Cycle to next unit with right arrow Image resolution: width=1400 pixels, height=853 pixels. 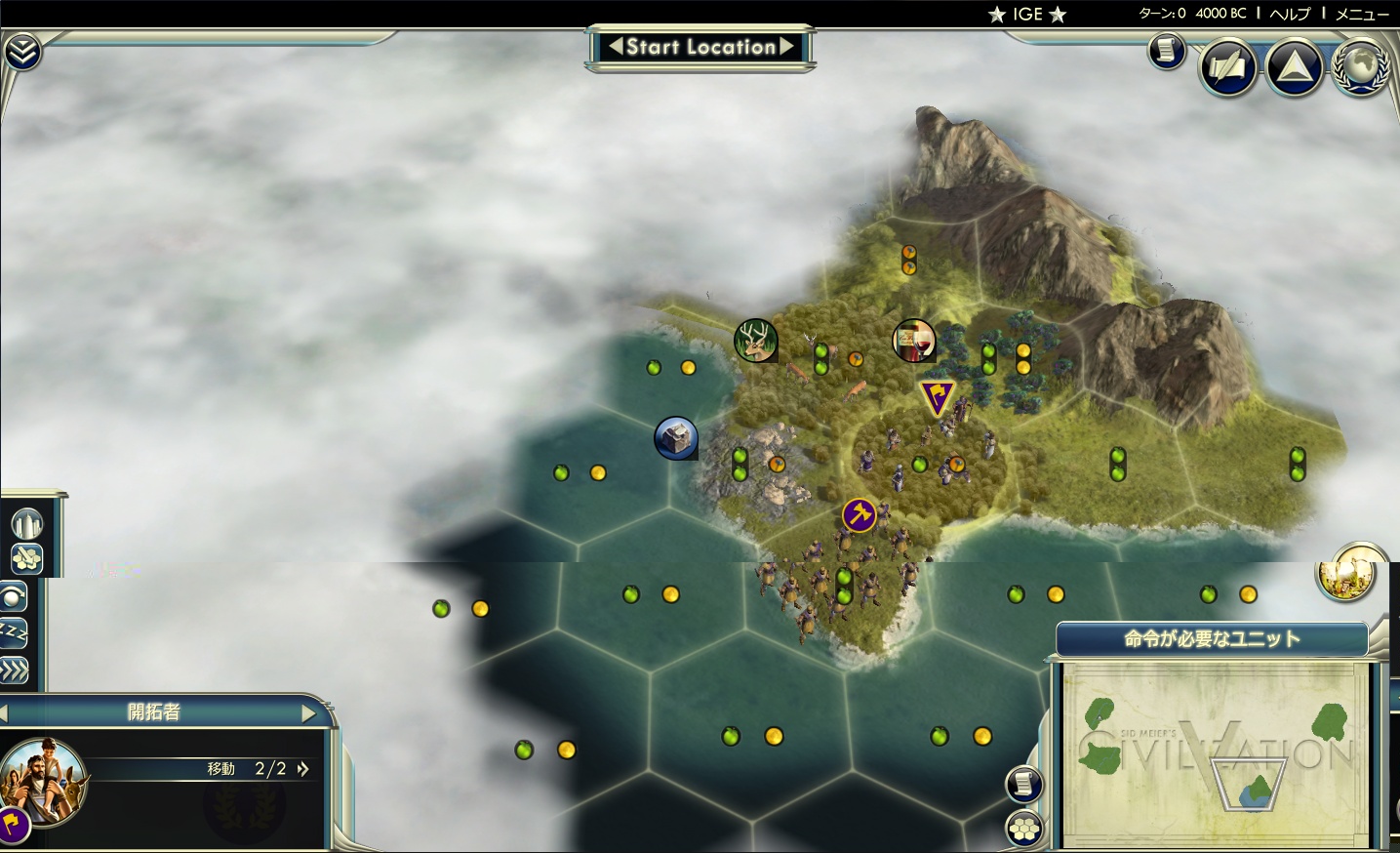click(x=309, y=713)
